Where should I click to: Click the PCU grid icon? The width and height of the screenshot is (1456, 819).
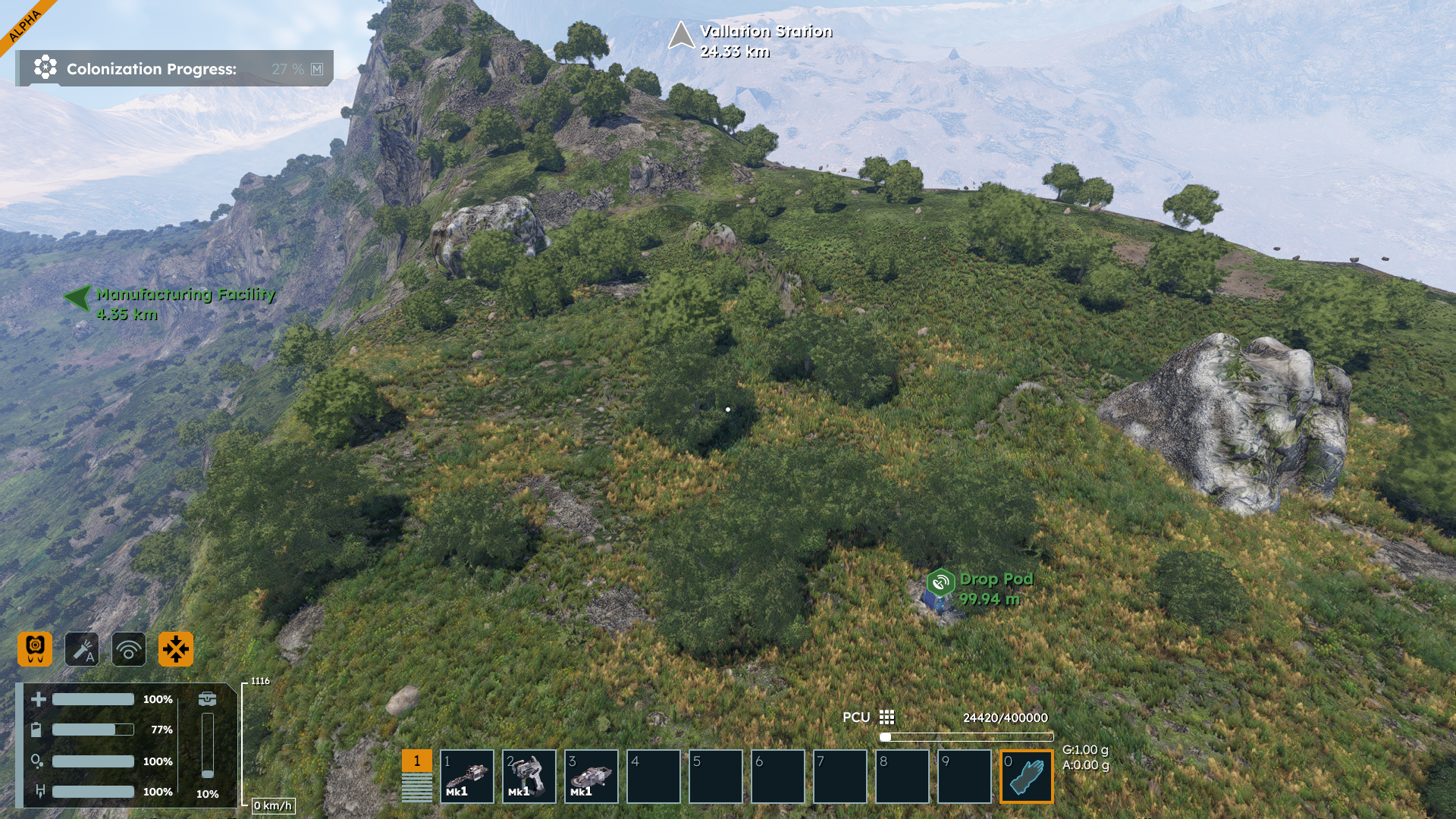[x=886, y=717]
